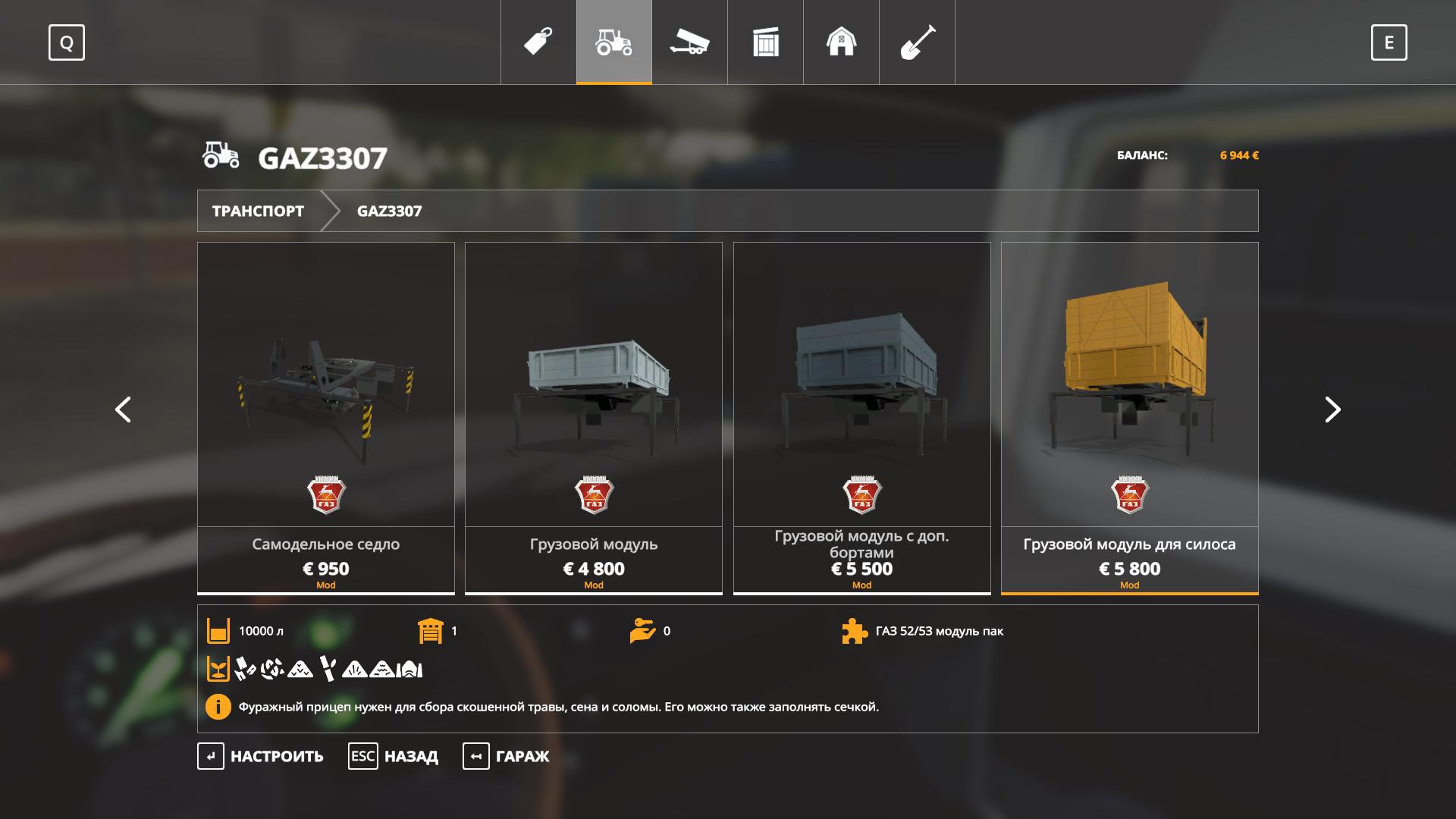Show next items with the right arrow
This screenshot has height=819, width=1456.
point(1332,409)
